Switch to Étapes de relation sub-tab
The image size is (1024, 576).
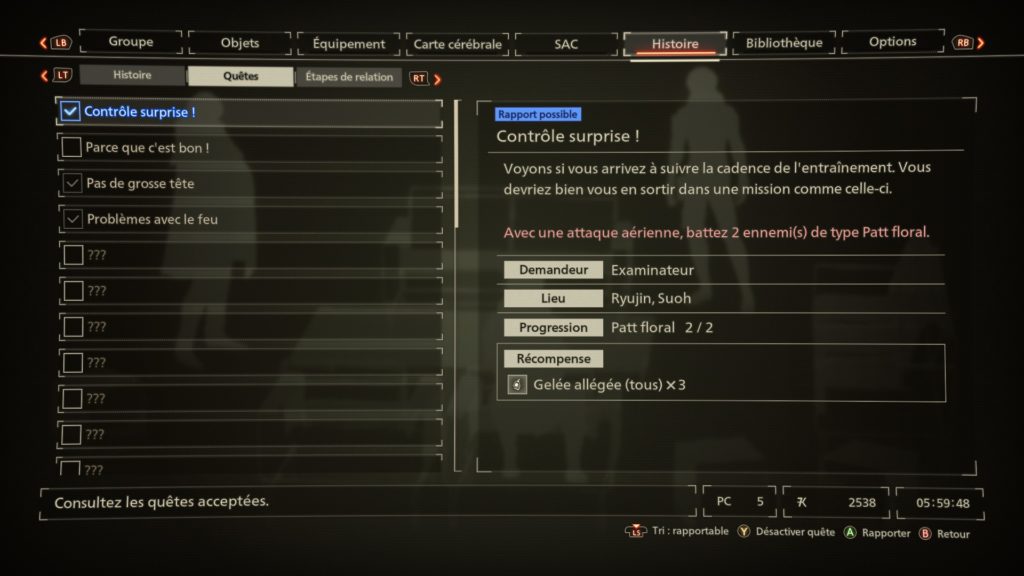349,77
